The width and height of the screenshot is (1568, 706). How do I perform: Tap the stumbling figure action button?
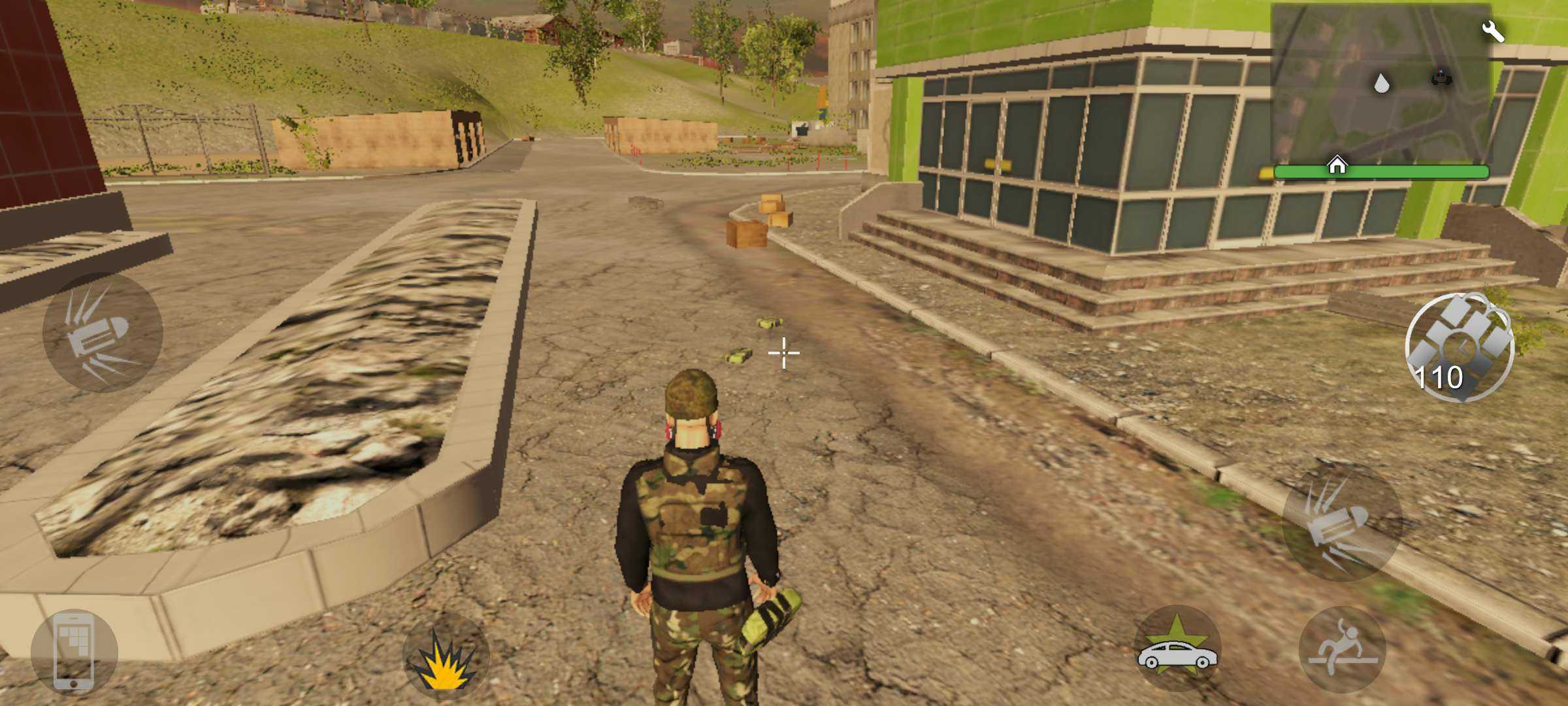(1343, 649)
